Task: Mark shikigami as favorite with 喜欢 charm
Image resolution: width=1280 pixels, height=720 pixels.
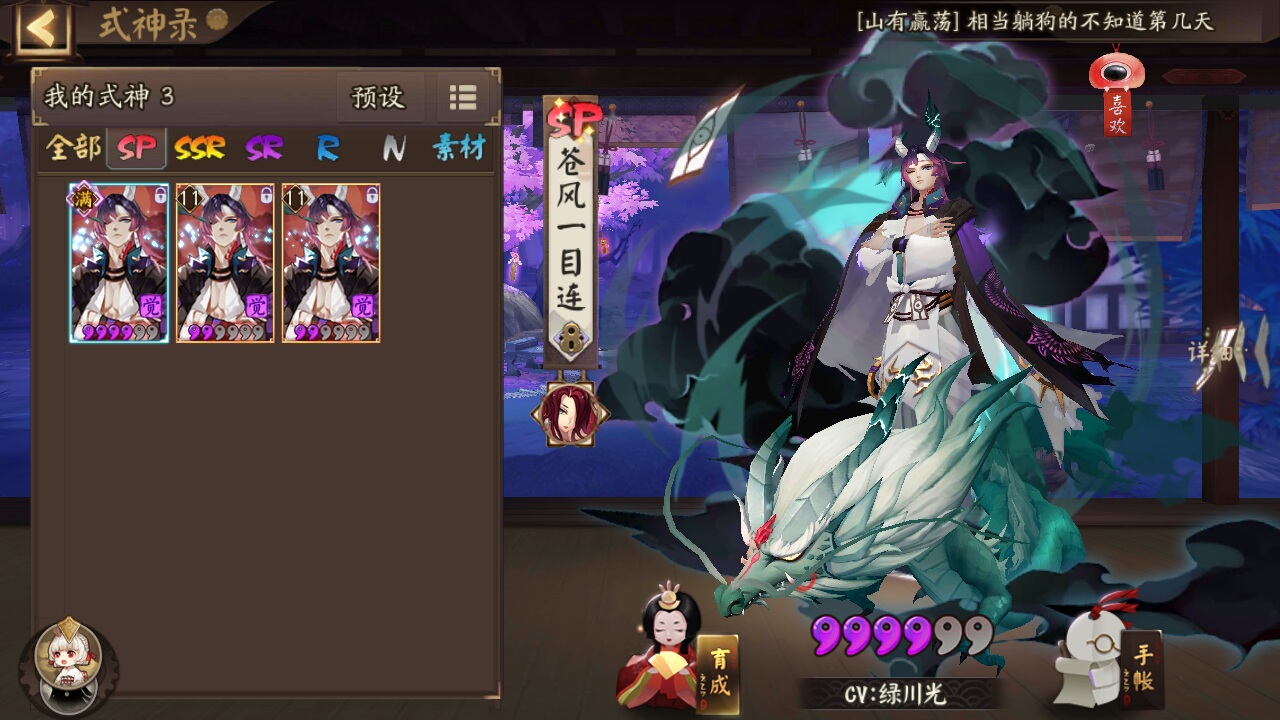Action: point(1116,95)
